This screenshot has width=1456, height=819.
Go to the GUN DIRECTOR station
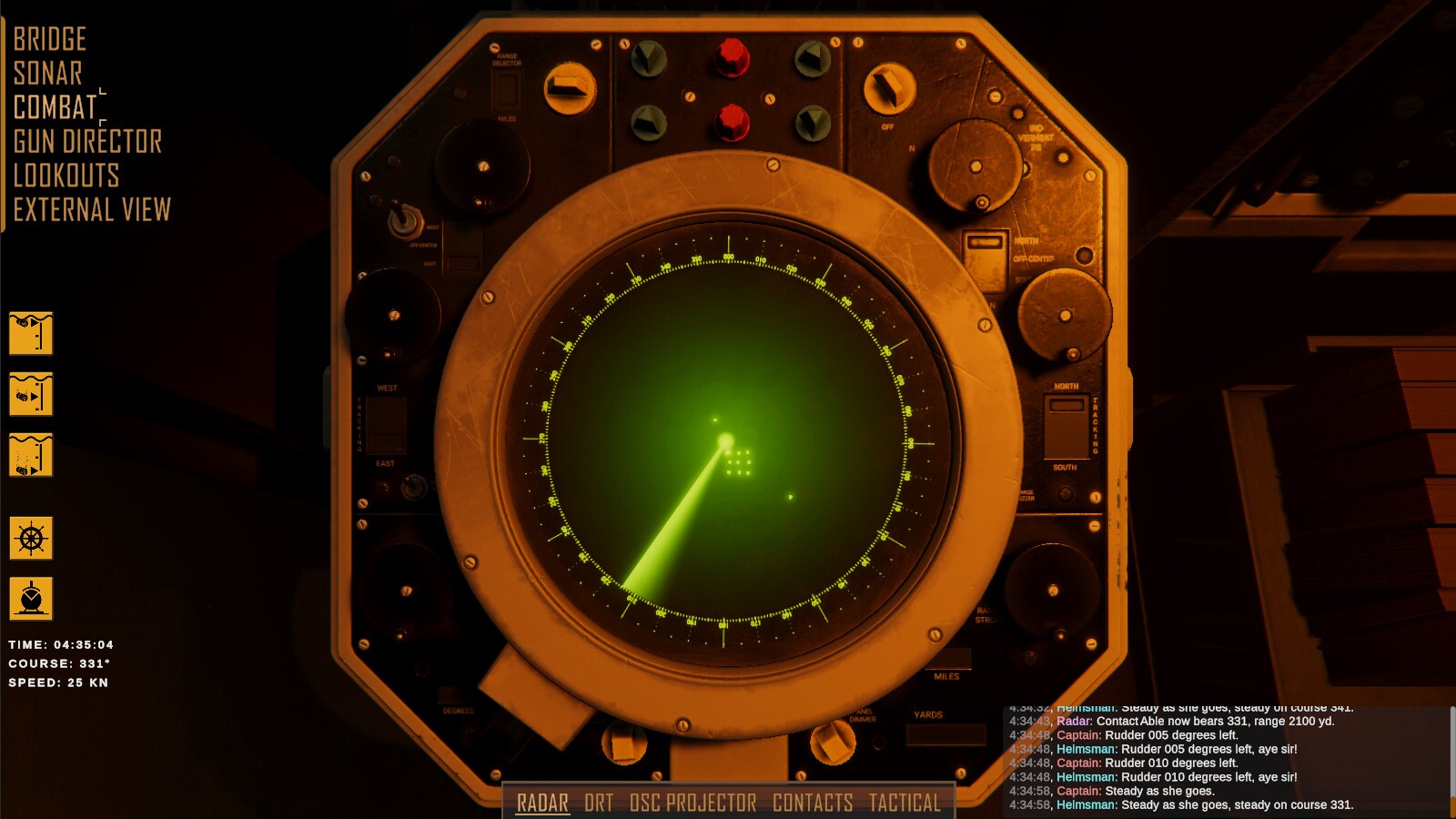[86, 142]
